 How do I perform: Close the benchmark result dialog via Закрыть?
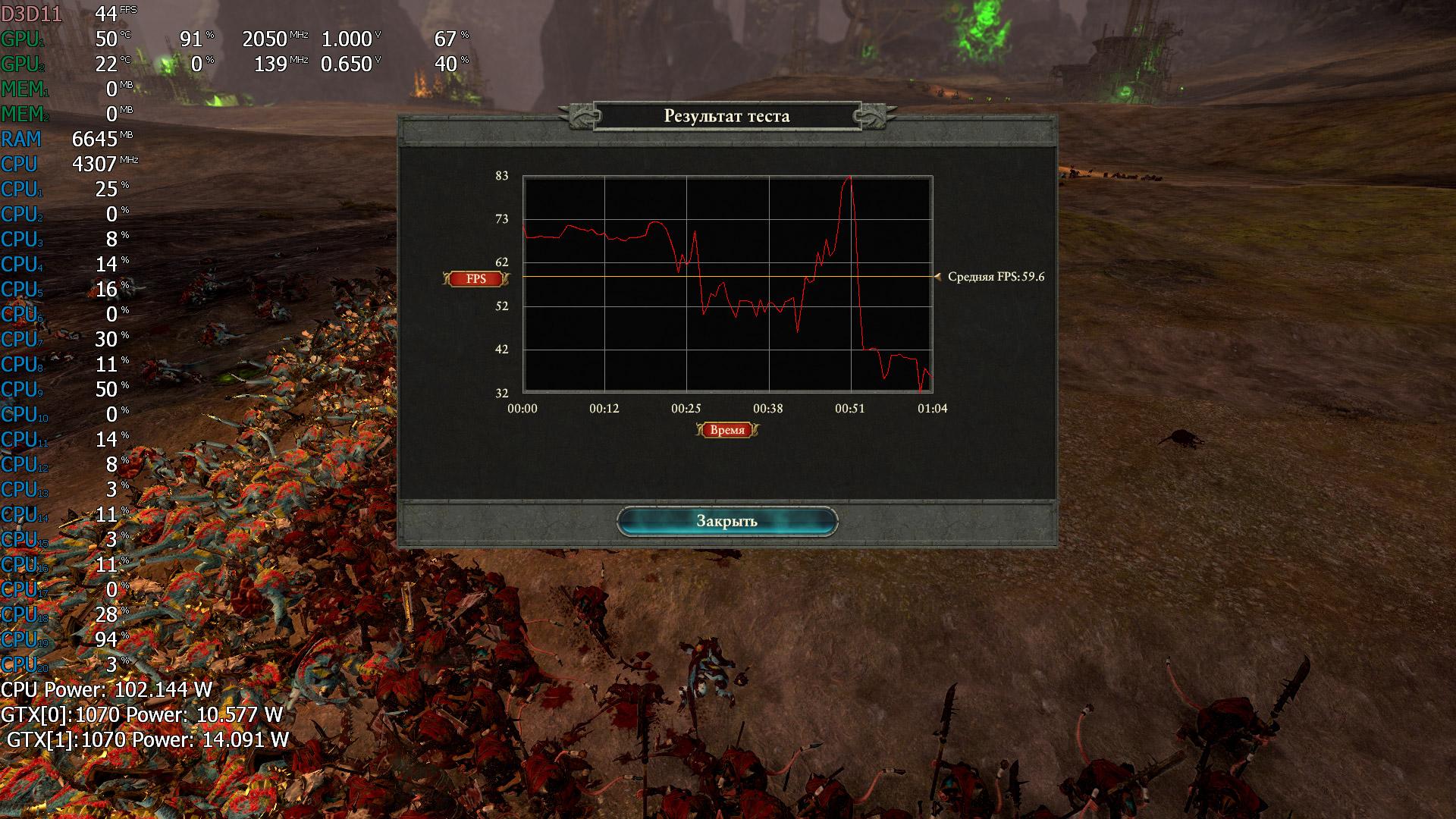(x=726, y=521)
